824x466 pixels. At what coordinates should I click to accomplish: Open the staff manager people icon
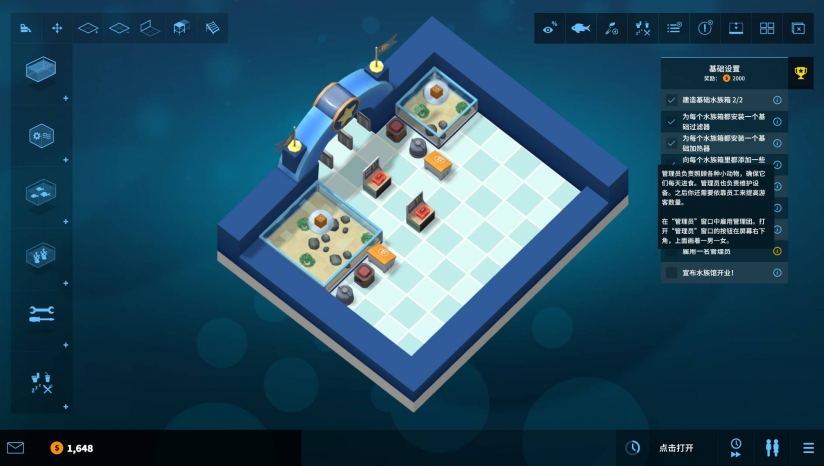coord(772,447)
